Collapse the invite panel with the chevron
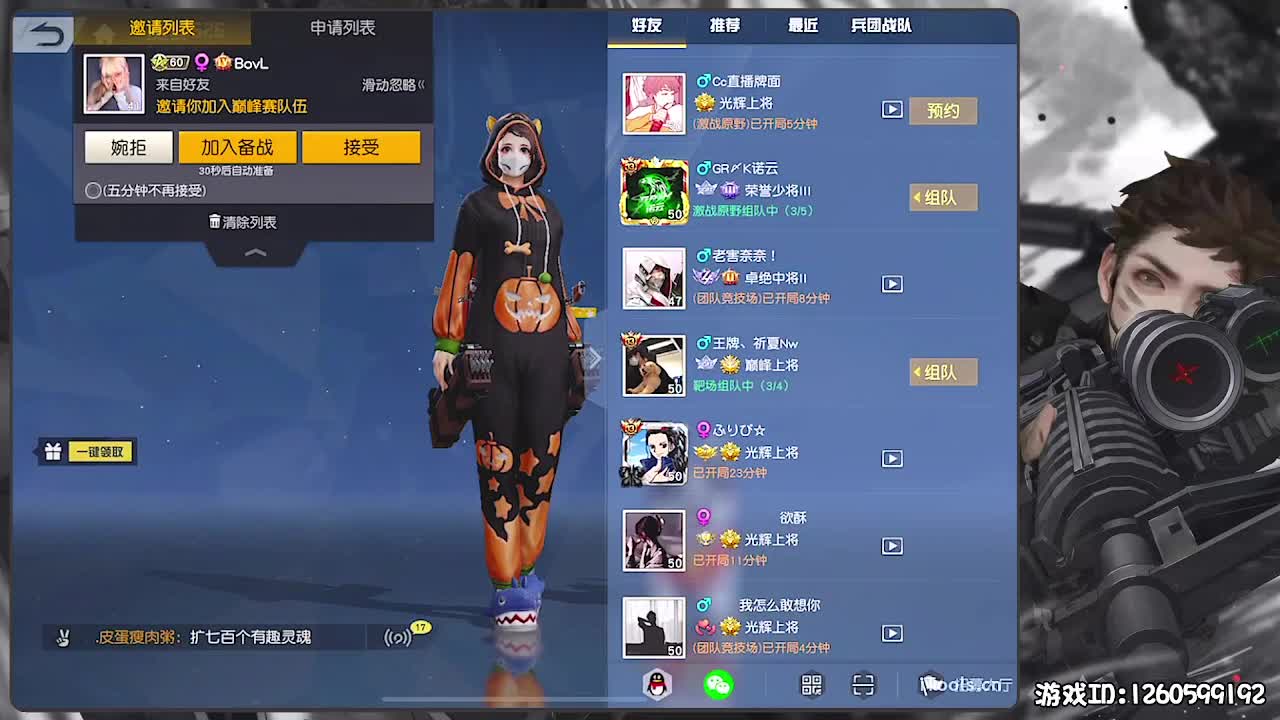 click(x=255, y=254)
